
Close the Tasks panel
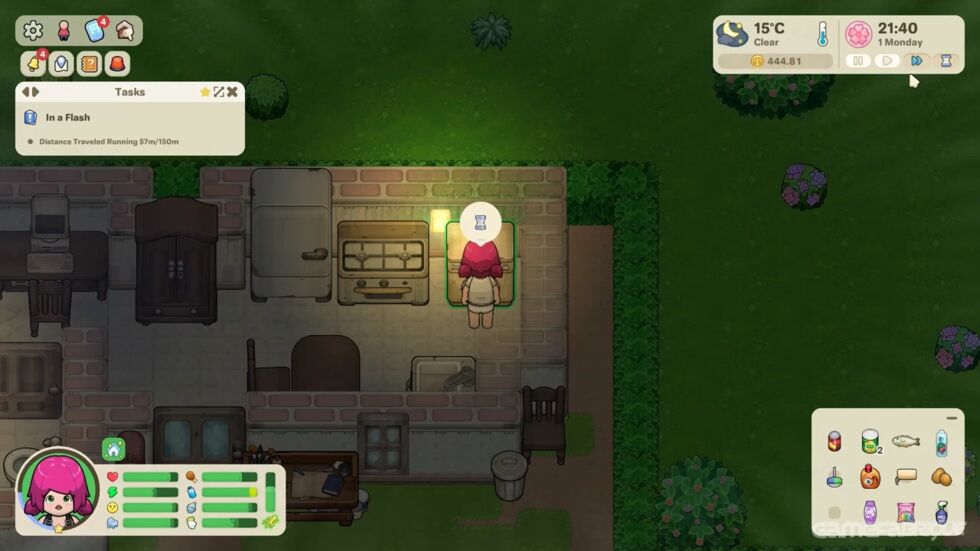(232, 92)
